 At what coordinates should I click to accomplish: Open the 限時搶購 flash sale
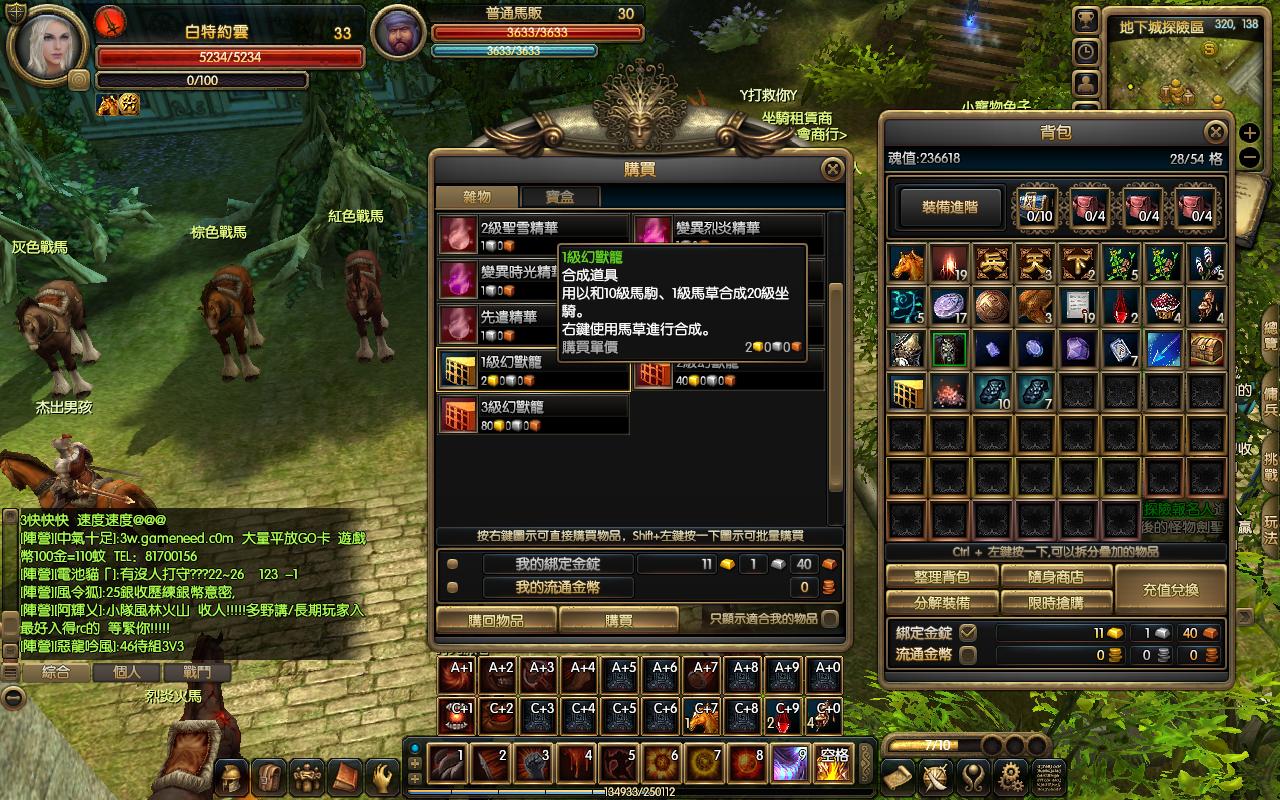click(x=1056, y=602)
